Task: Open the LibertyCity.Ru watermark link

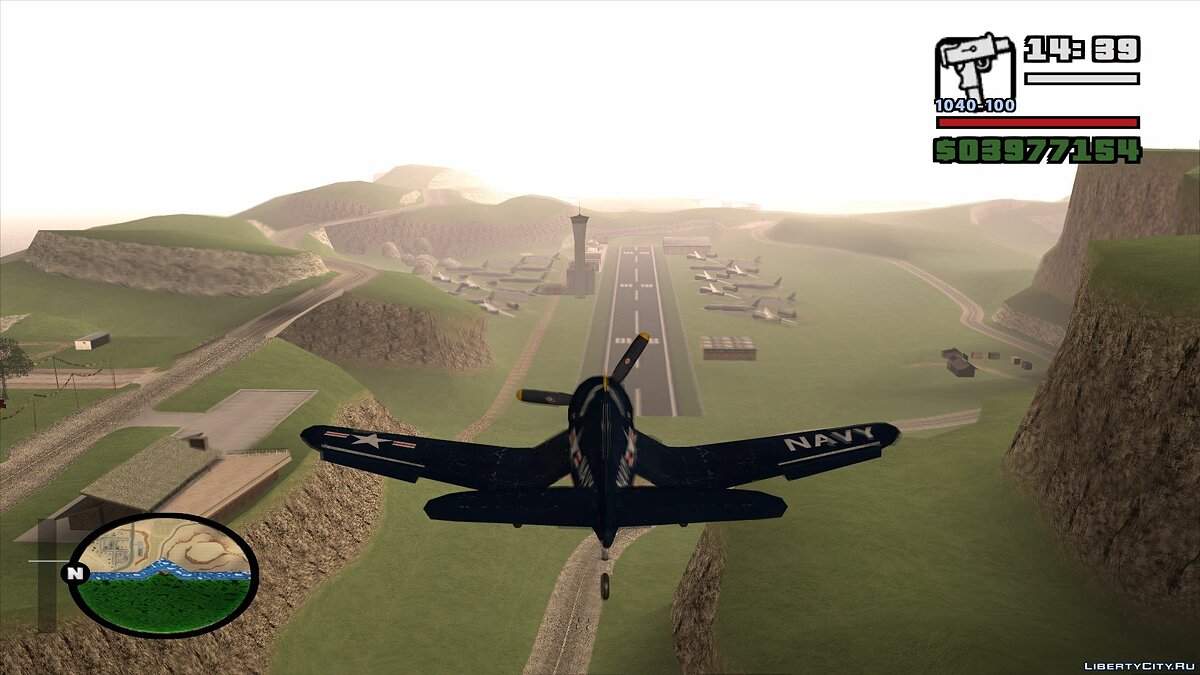Action: pyautogui.click(x=1139, y=665)
